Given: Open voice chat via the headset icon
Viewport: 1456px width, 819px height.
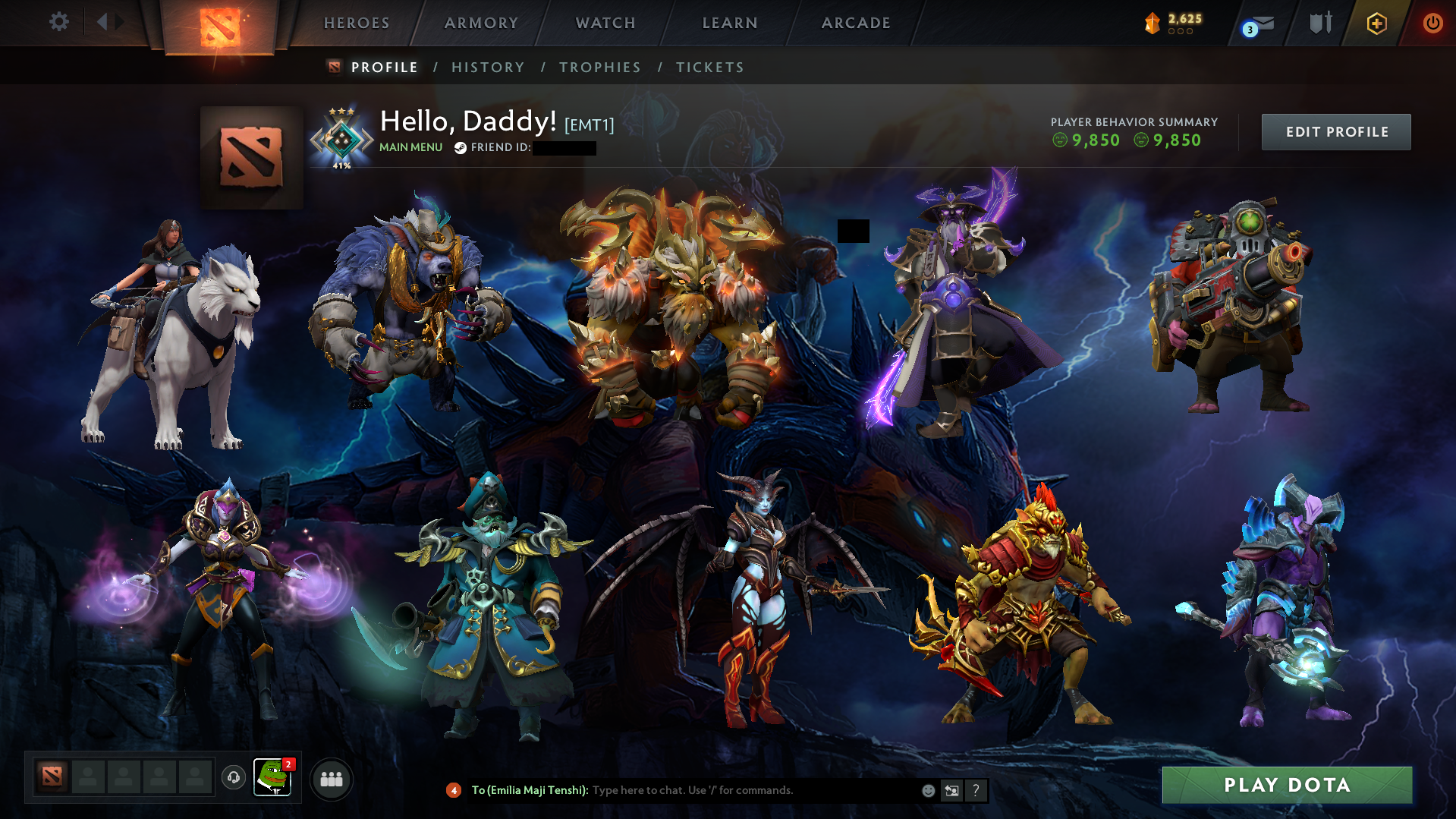Looking at the screenshot, I should 233,777.
